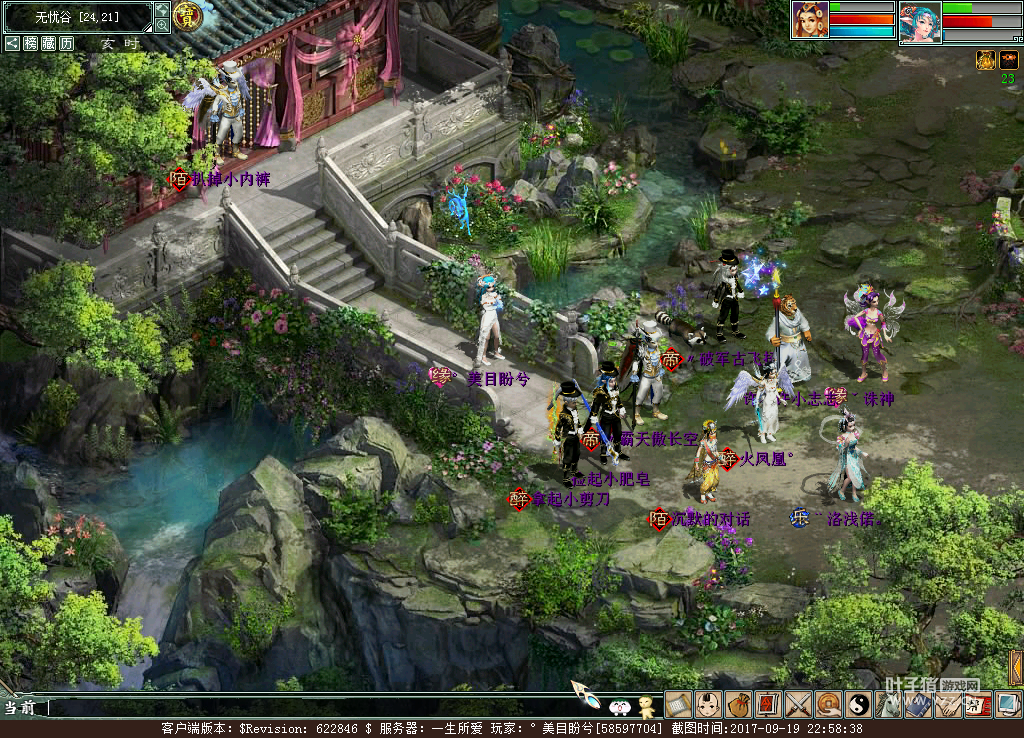Open the bald child face toolbar icon

click(x=708, y=704)
